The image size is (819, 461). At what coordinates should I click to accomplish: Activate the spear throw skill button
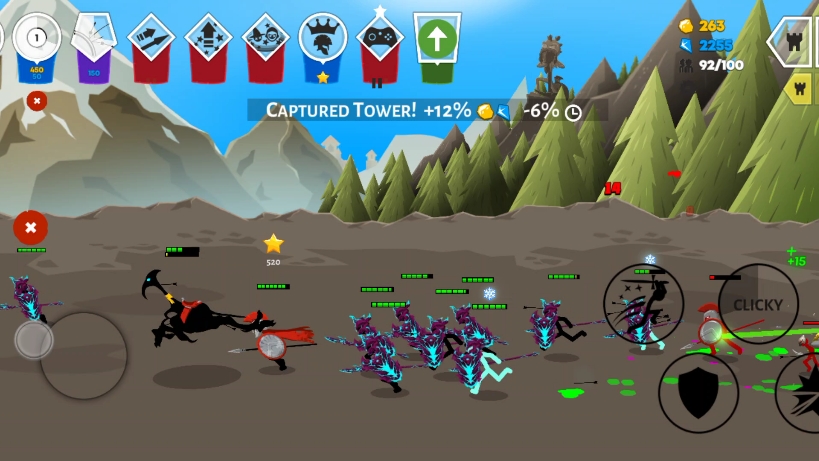click(x=643, y=304)
